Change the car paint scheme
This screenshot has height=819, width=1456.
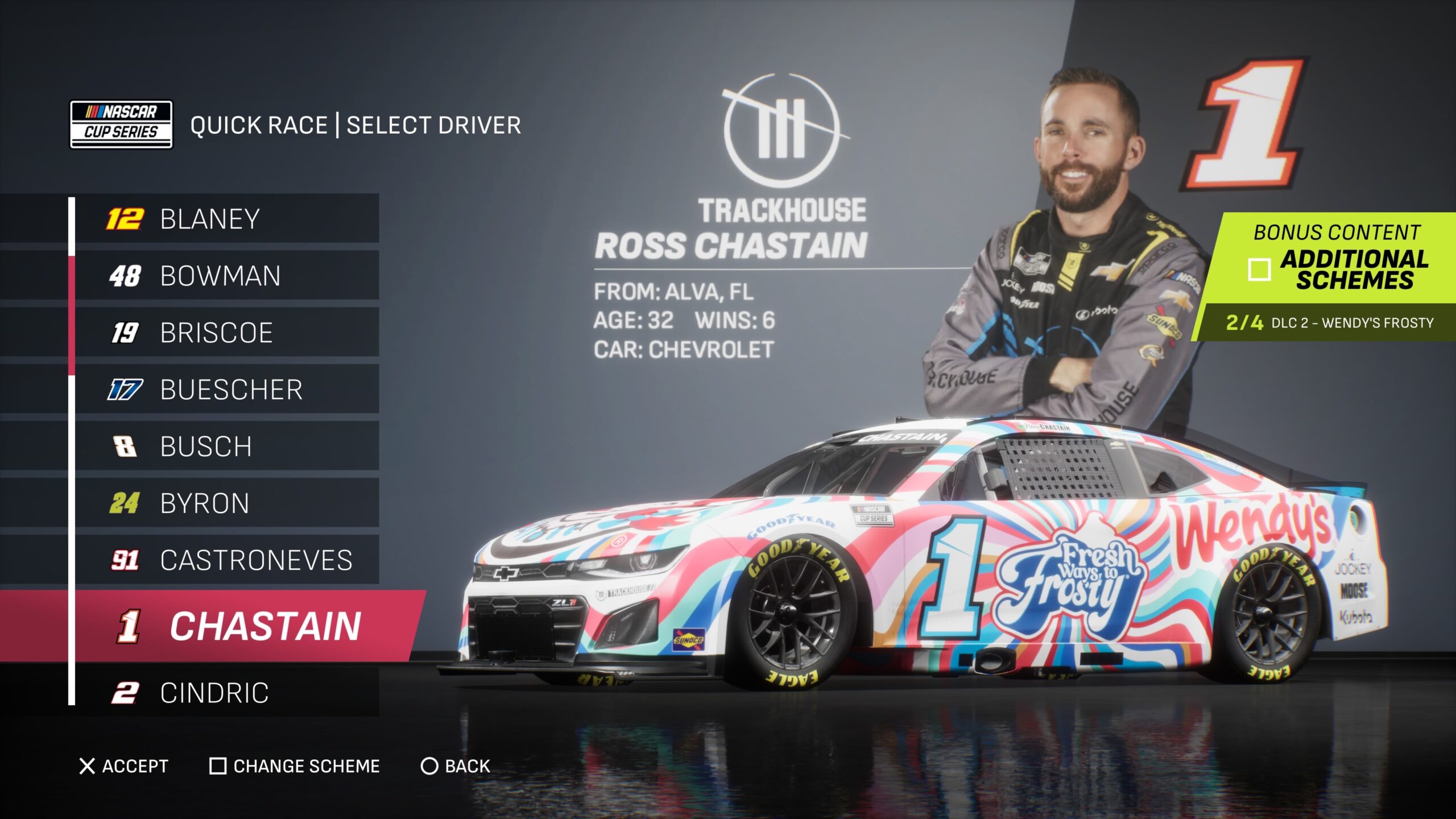(x=295, y=766)
